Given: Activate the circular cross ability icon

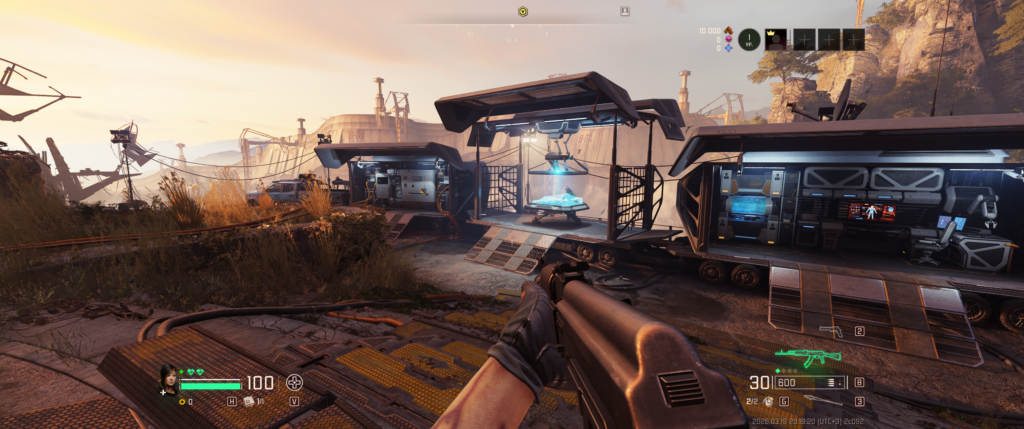Looking at the screenshot, I should [294, 382].
